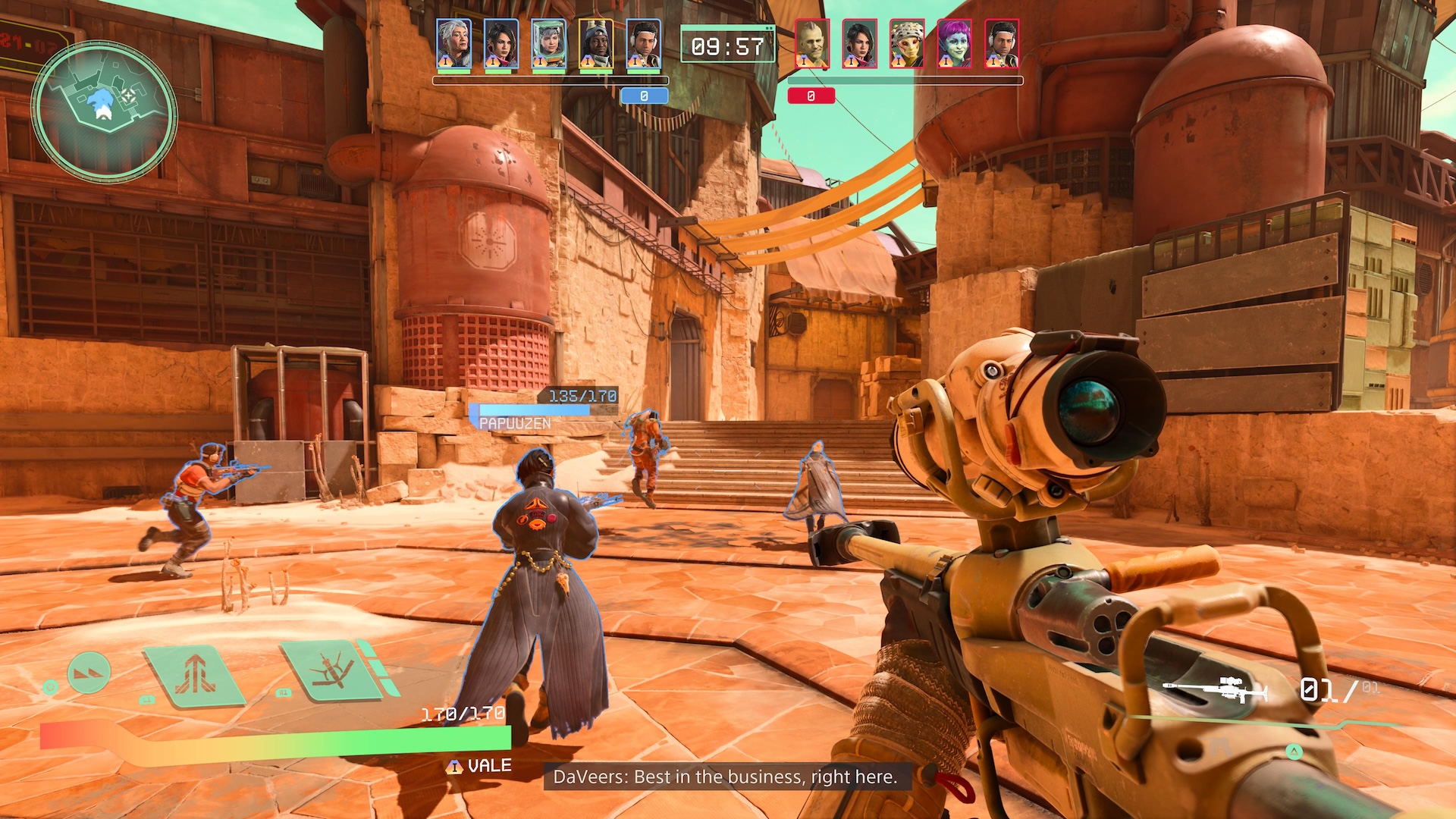1456x819 pixels.
Task: Choose the green-helmeted teammate portrait
Action: coord(548,45)
